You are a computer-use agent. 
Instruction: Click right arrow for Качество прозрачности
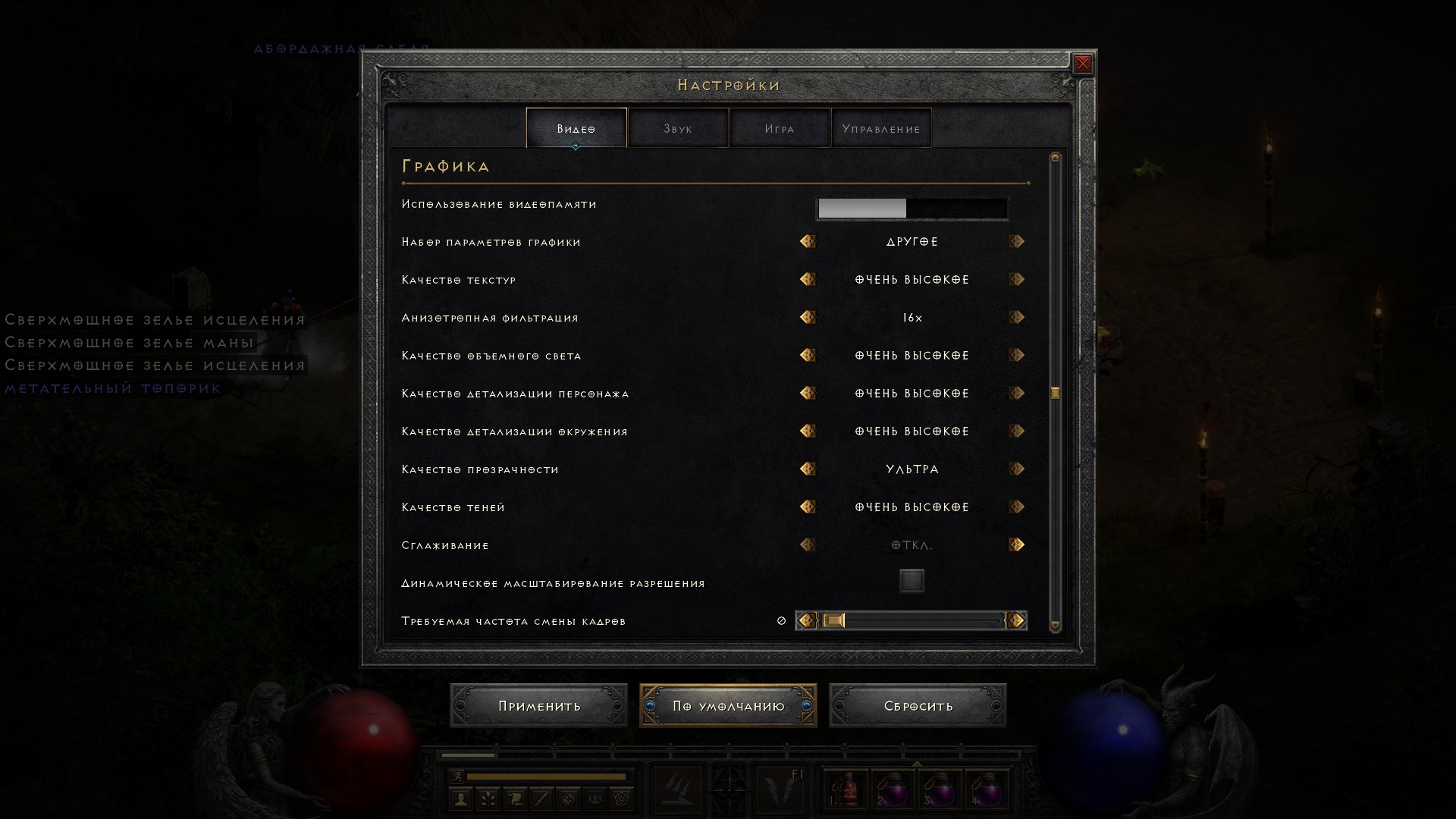(x=1017, y=469)
